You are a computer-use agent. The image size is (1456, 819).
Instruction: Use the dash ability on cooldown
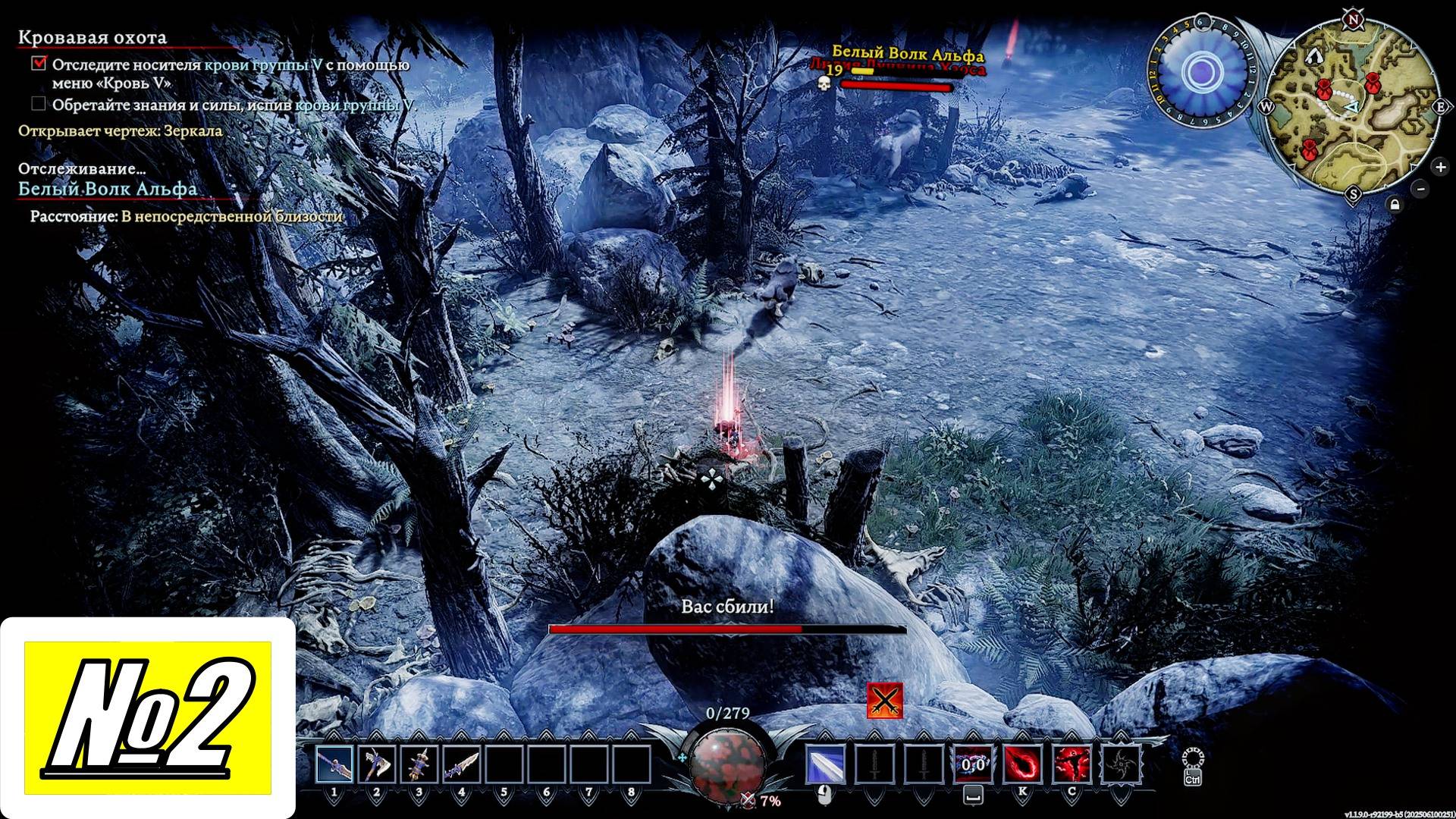point(973,764)
